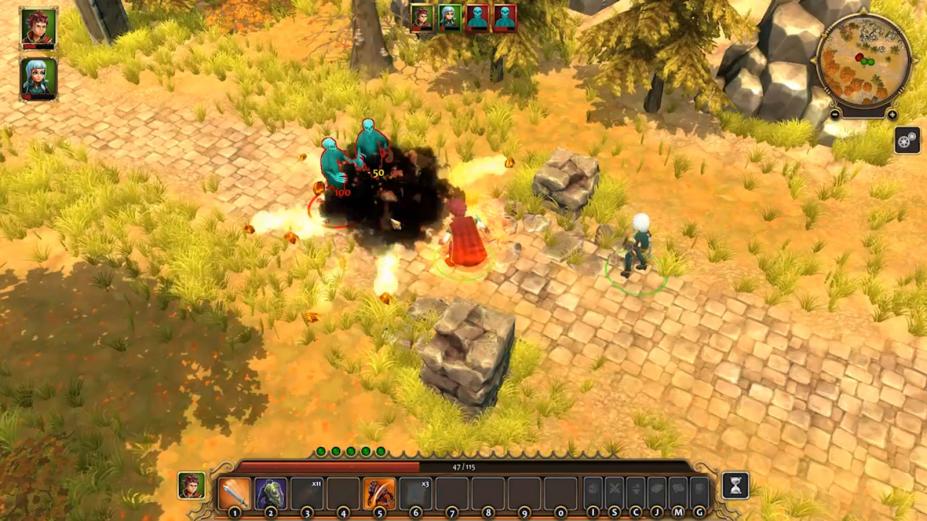Click the circular minimap
The width and height of the screenshot is (927, 521).
click(864, 60)
